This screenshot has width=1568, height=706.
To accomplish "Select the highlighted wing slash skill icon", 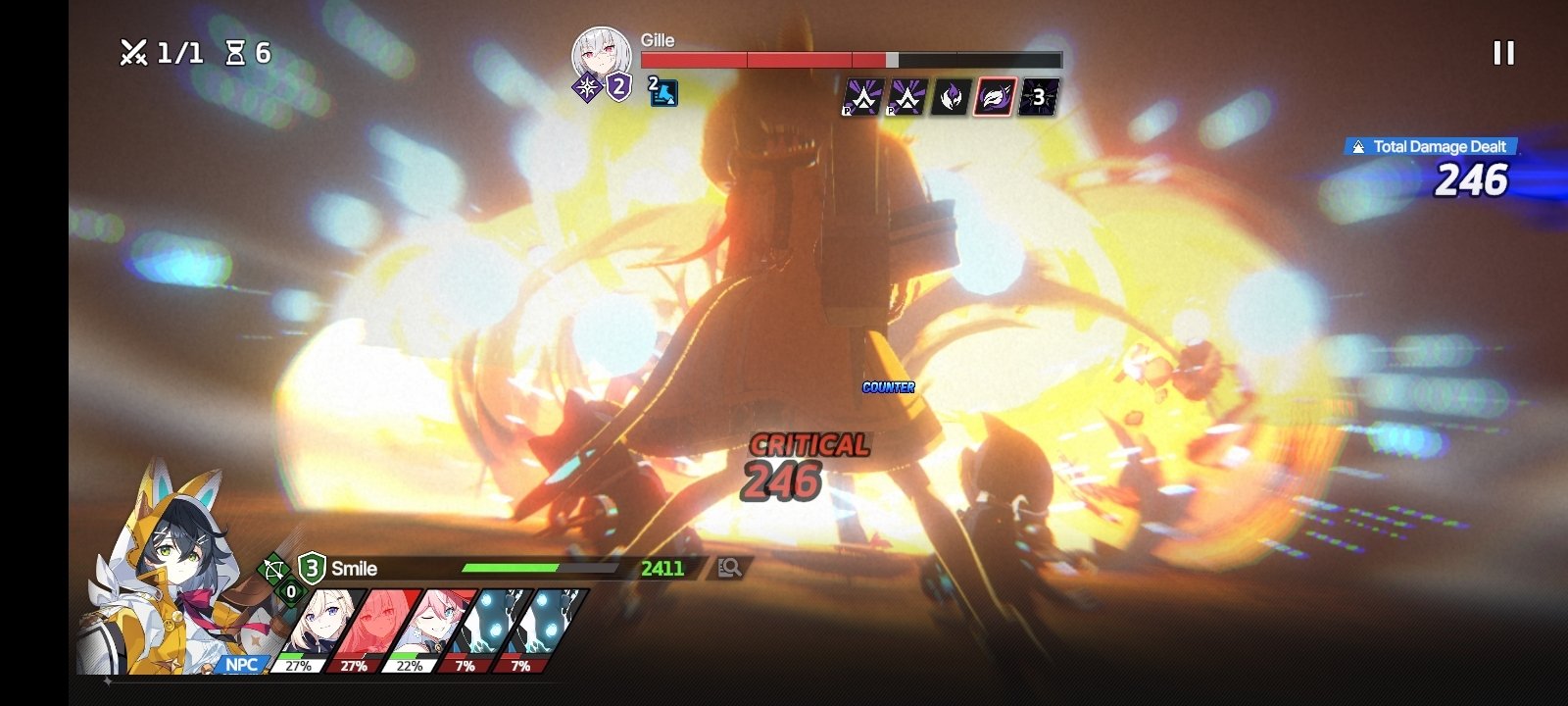I will click(x=994, y=97).
